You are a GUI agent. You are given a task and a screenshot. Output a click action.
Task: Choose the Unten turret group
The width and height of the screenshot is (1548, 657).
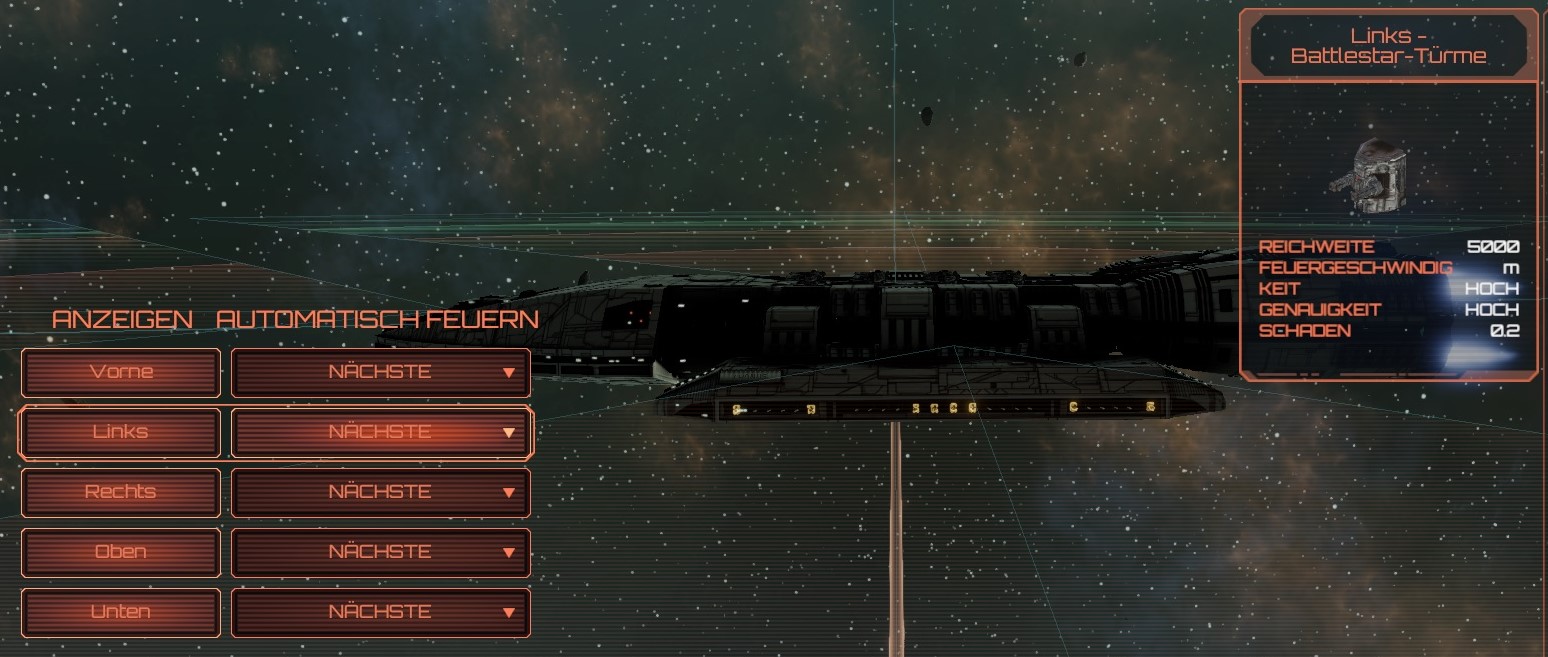click(121, 612)
